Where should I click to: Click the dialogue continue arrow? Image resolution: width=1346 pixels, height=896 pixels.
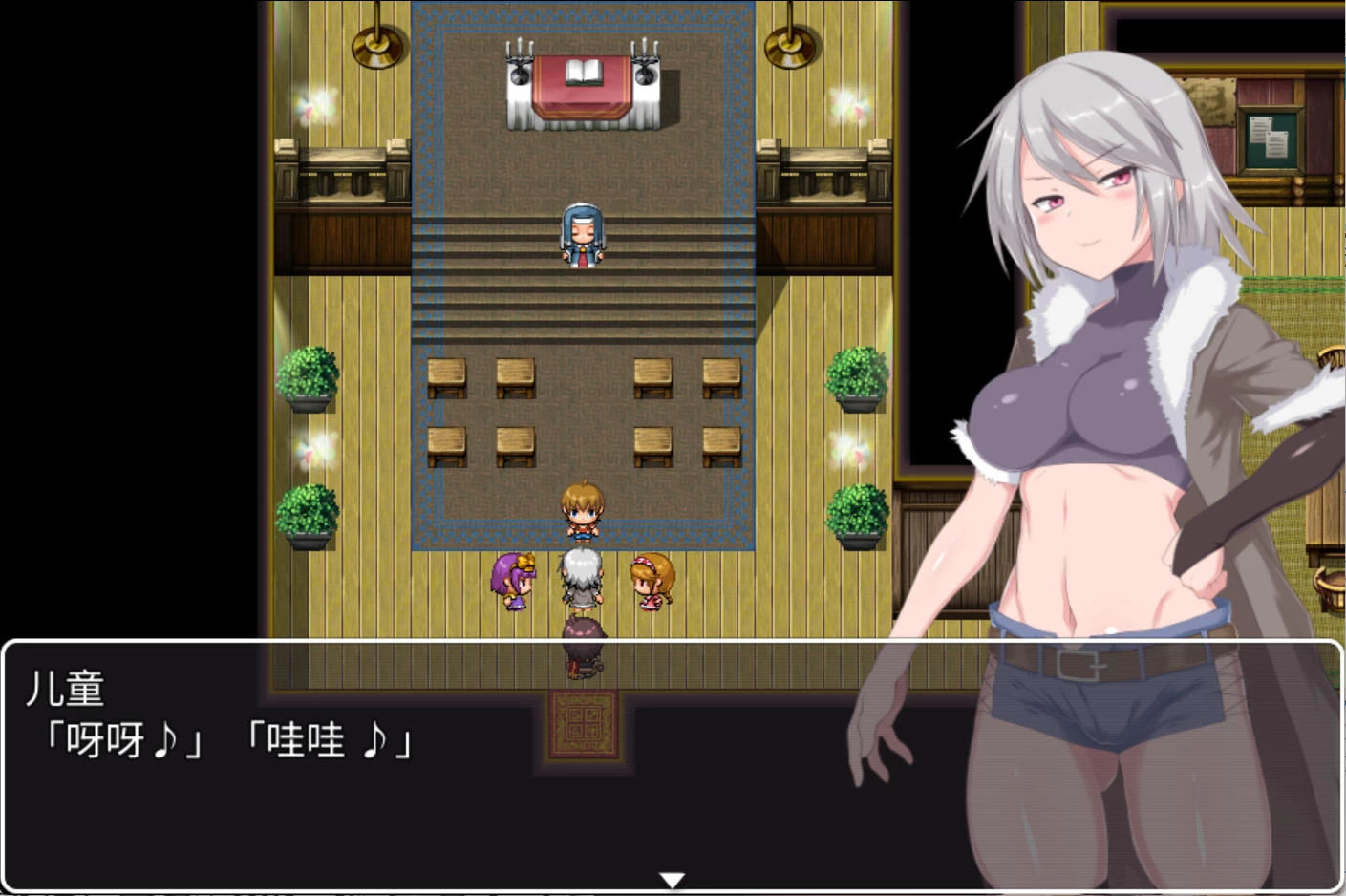[673, 879]
